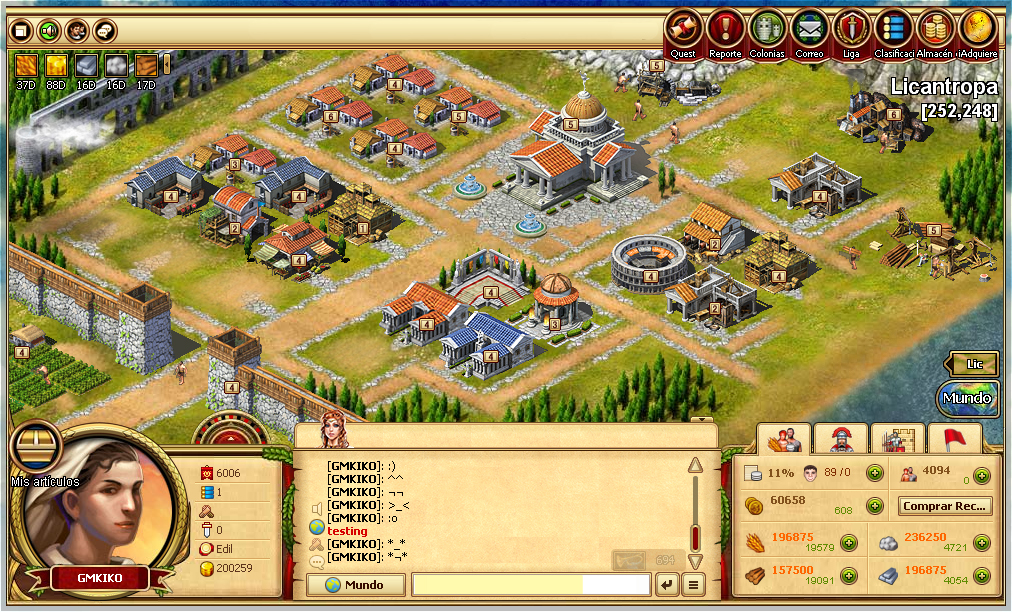The image size is (1012, 612).
Task: Open the chat bubbles icon
Action: 105,31
